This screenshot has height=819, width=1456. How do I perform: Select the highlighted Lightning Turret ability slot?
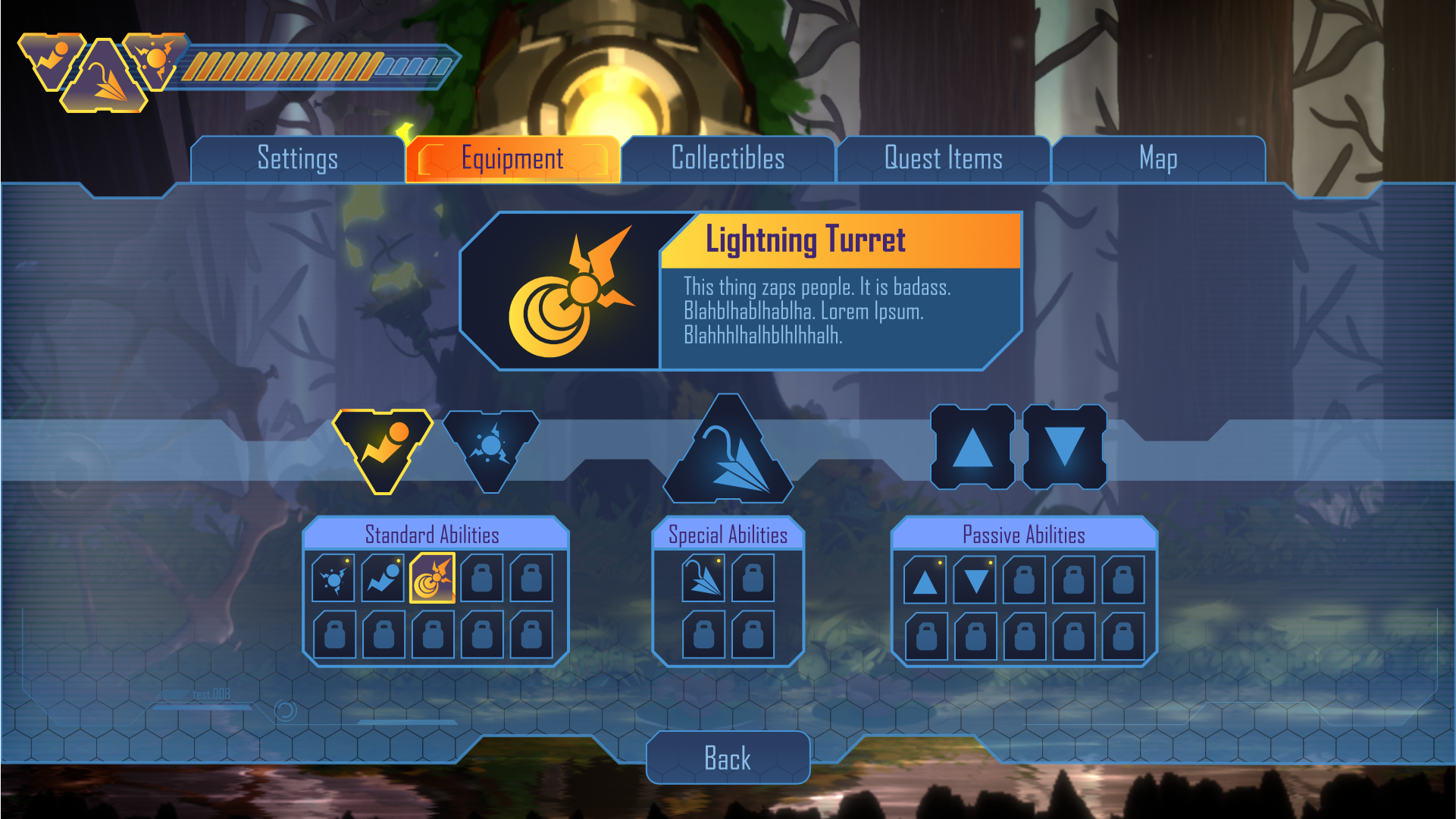[x=432, y=579]
